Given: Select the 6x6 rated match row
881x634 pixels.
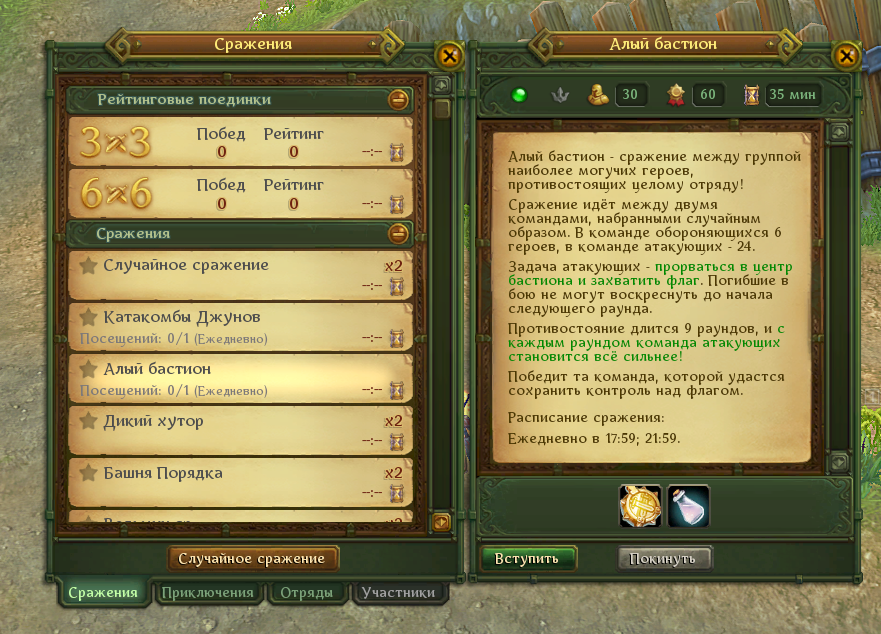Looking at the screenshot, I should pyautogui.click(x=240, y=194).
